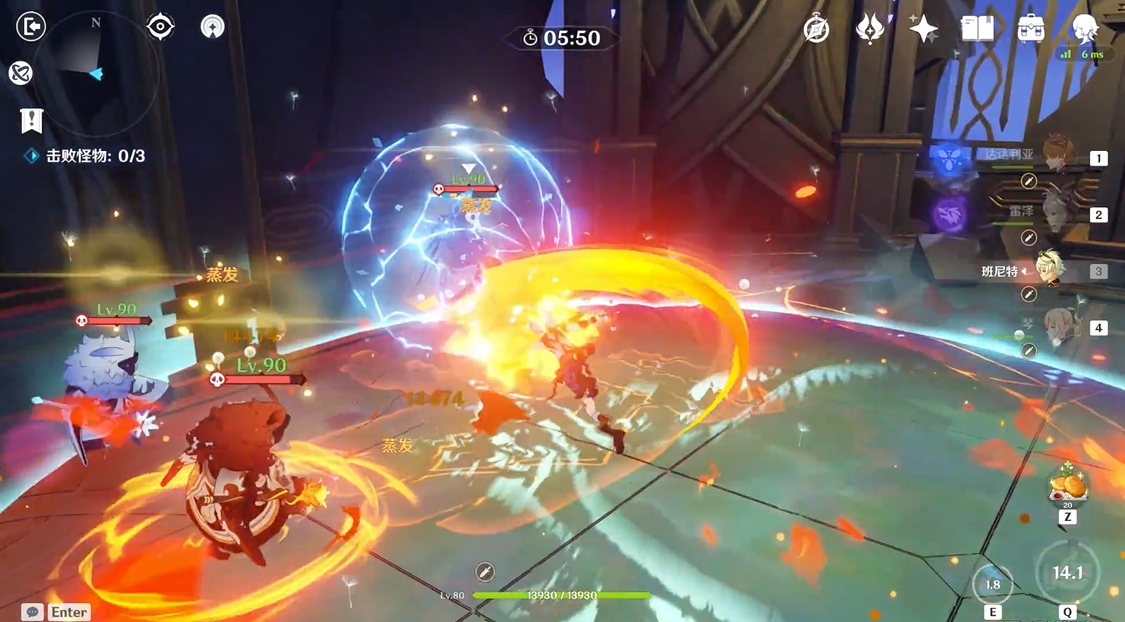The width and height of the screenshot is (1125, 622).
Task: Switch to party member 雷泽
Action: coord(1055,214)
